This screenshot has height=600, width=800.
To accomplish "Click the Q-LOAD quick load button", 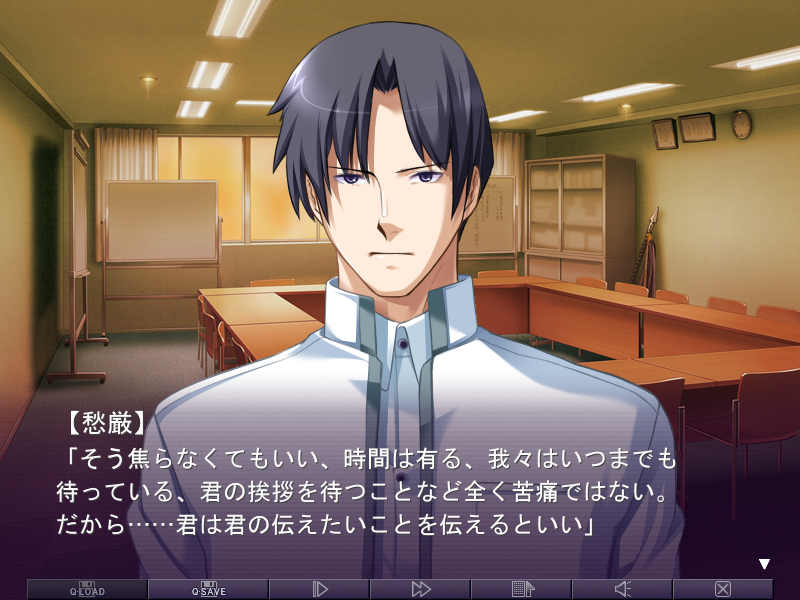I will click(x=87, y=589).
